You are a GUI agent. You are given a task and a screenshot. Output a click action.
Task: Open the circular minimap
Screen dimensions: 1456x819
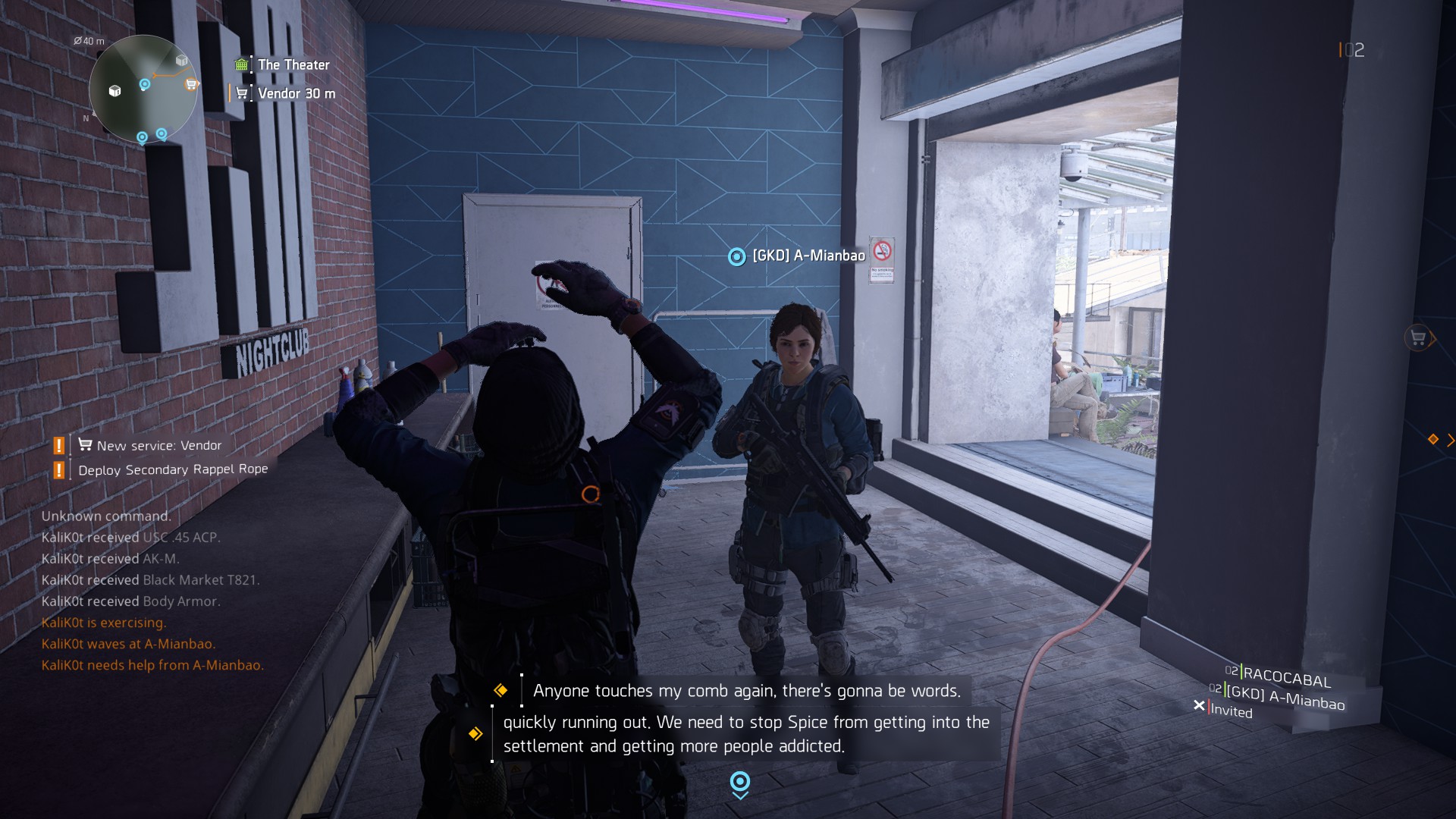143,89
